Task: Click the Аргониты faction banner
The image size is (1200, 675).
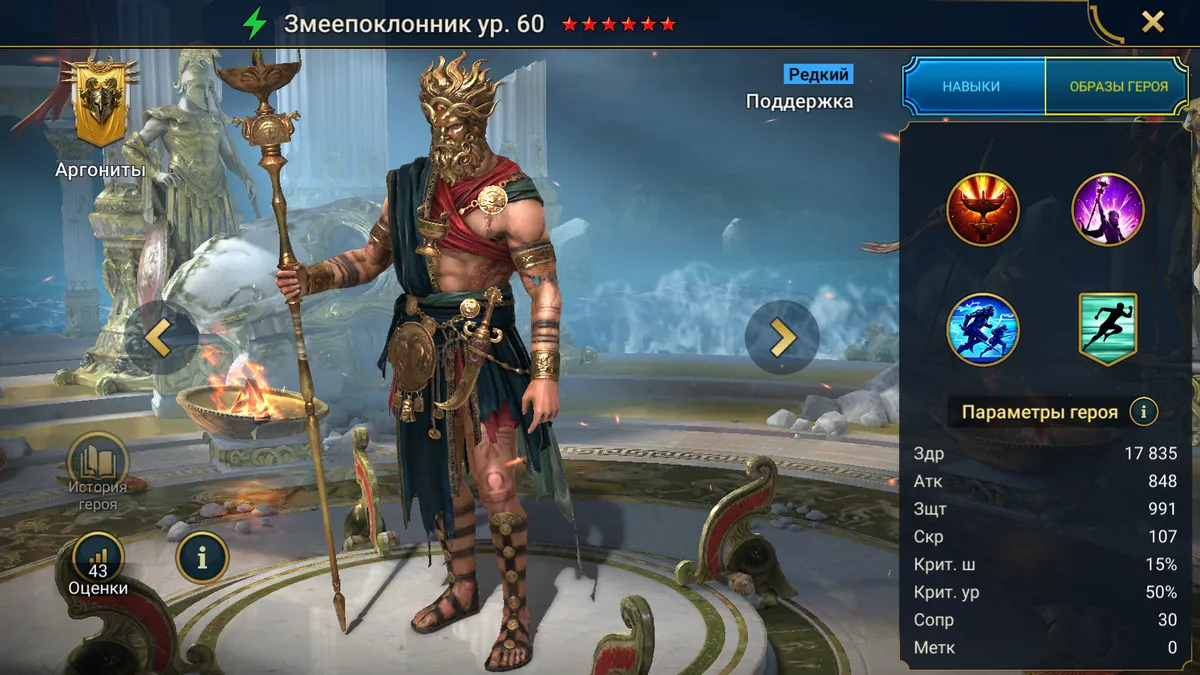Action: pyautogui.click(x=99, y=105)
